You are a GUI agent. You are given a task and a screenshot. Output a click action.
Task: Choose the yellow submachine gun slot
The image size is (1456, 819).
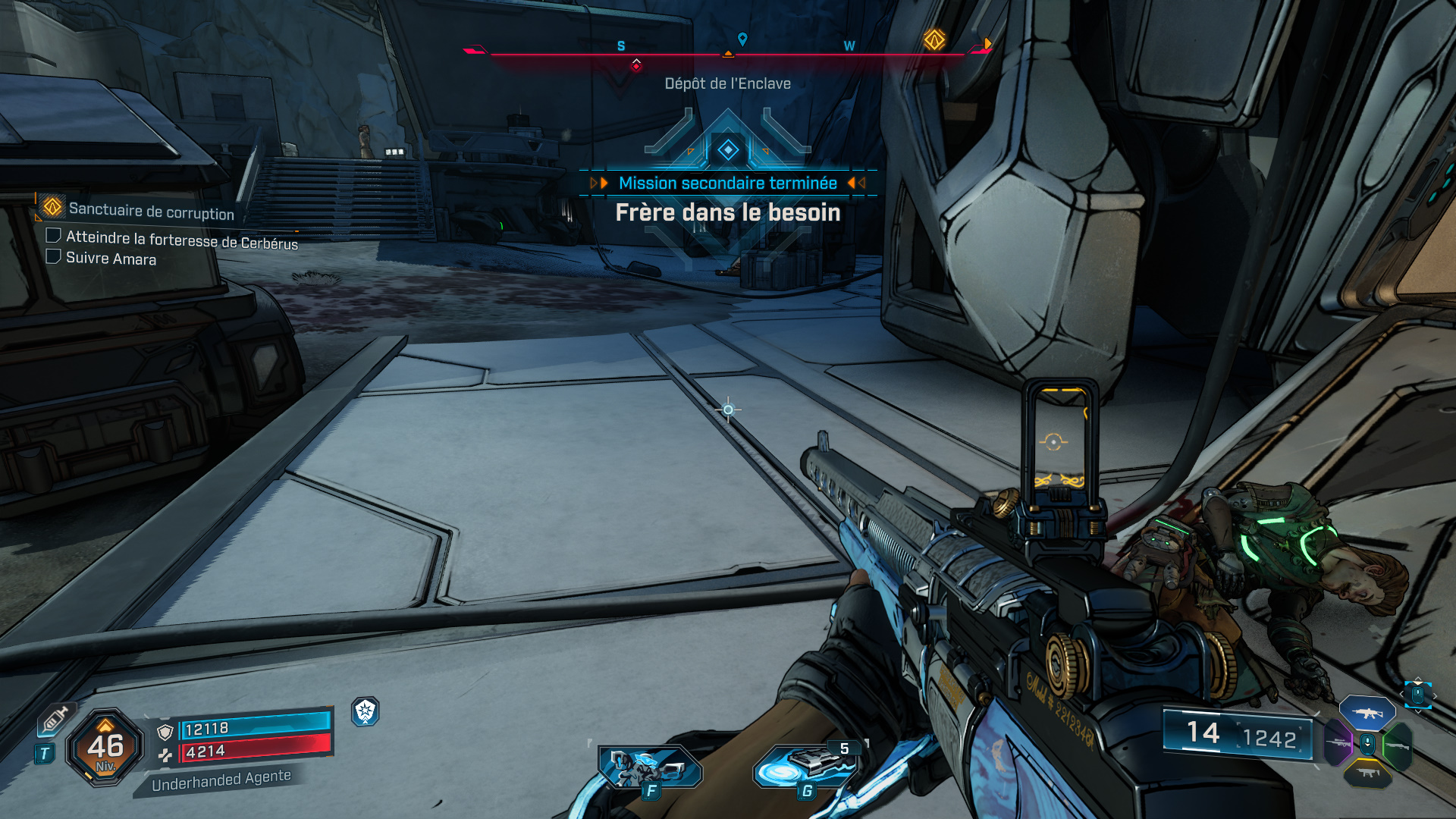tap(1367, 773)
